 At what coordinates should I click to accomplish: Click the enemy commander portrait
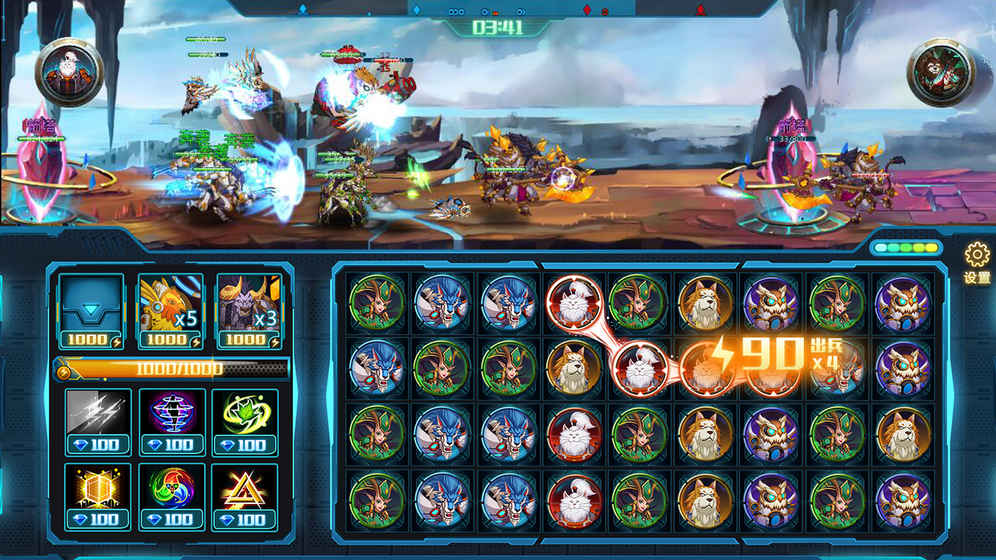pyautogui.click(x=940, y=72)
